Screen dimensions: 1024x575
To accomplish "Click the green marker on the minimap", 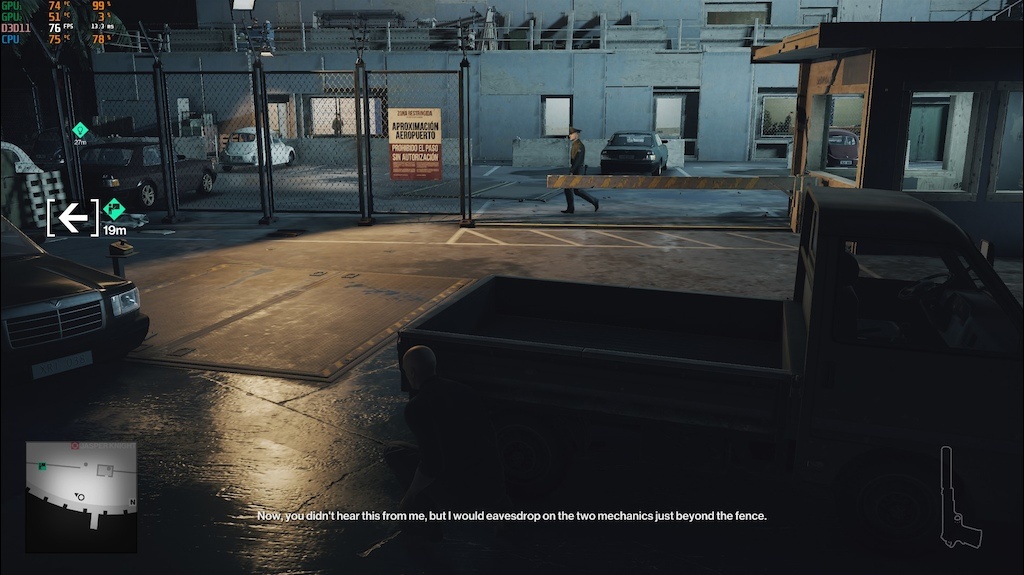I will pos(42,467).
